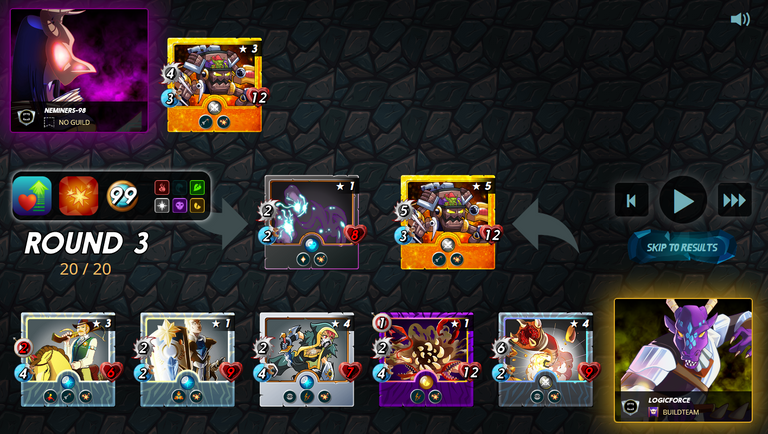View the allowed splinters icon panel

click(x=179, y=197)
